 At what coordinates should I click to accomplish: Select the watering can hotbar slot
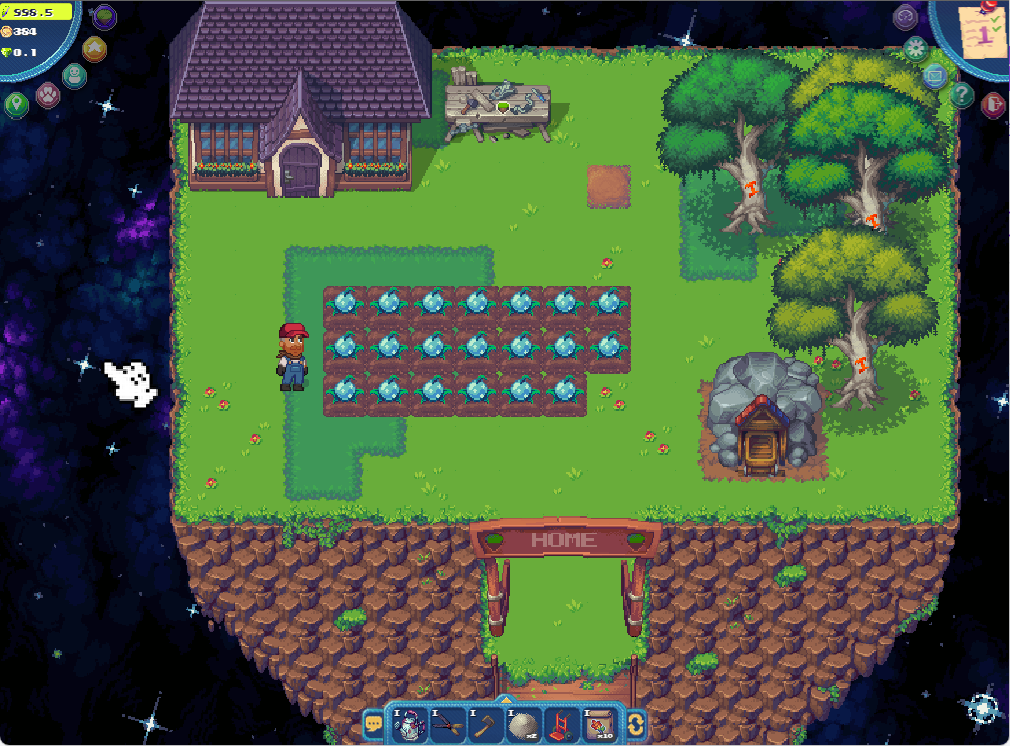click(x=410, y=724)
